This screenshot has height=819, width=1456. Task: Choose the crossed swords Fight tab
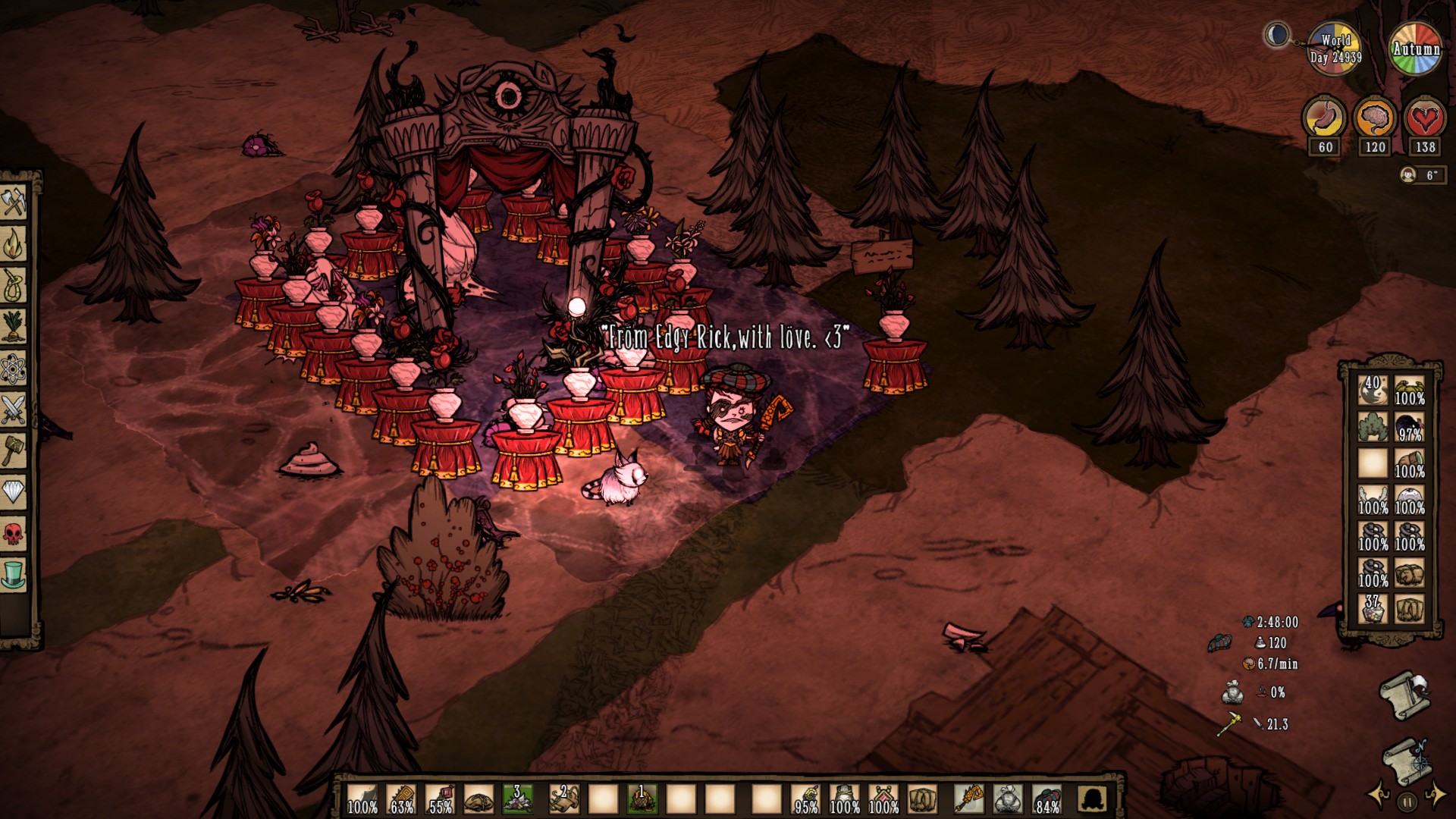tap(14, 409)
